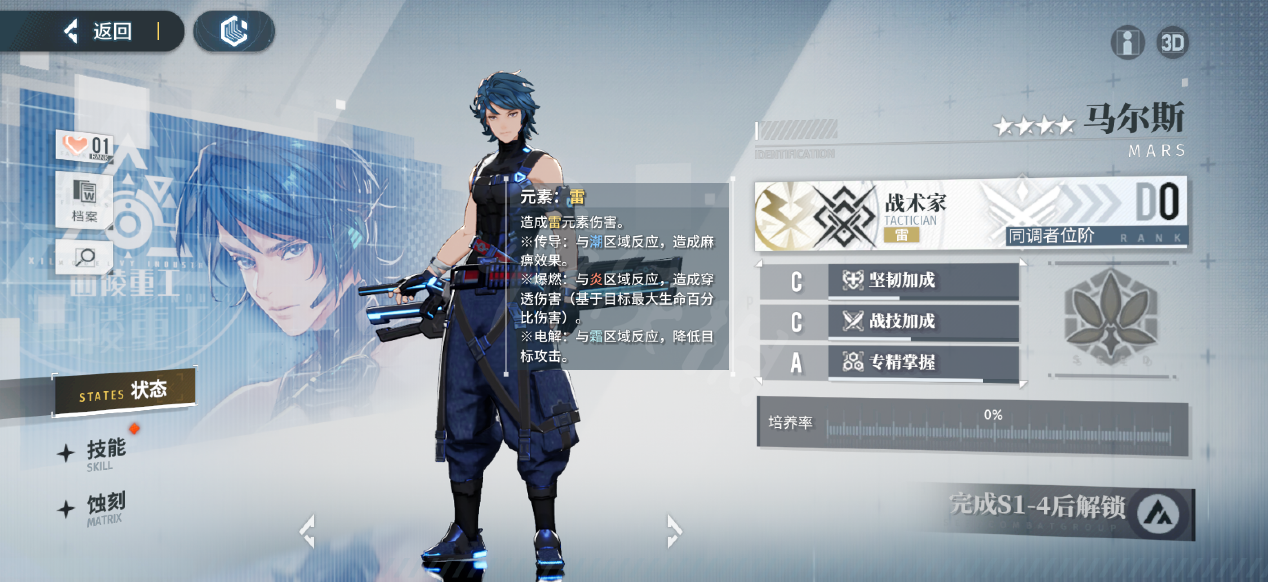This screenshot has height=582, width=1268.
Task: Open the hexagon home icon
Action: pos(233,31)
